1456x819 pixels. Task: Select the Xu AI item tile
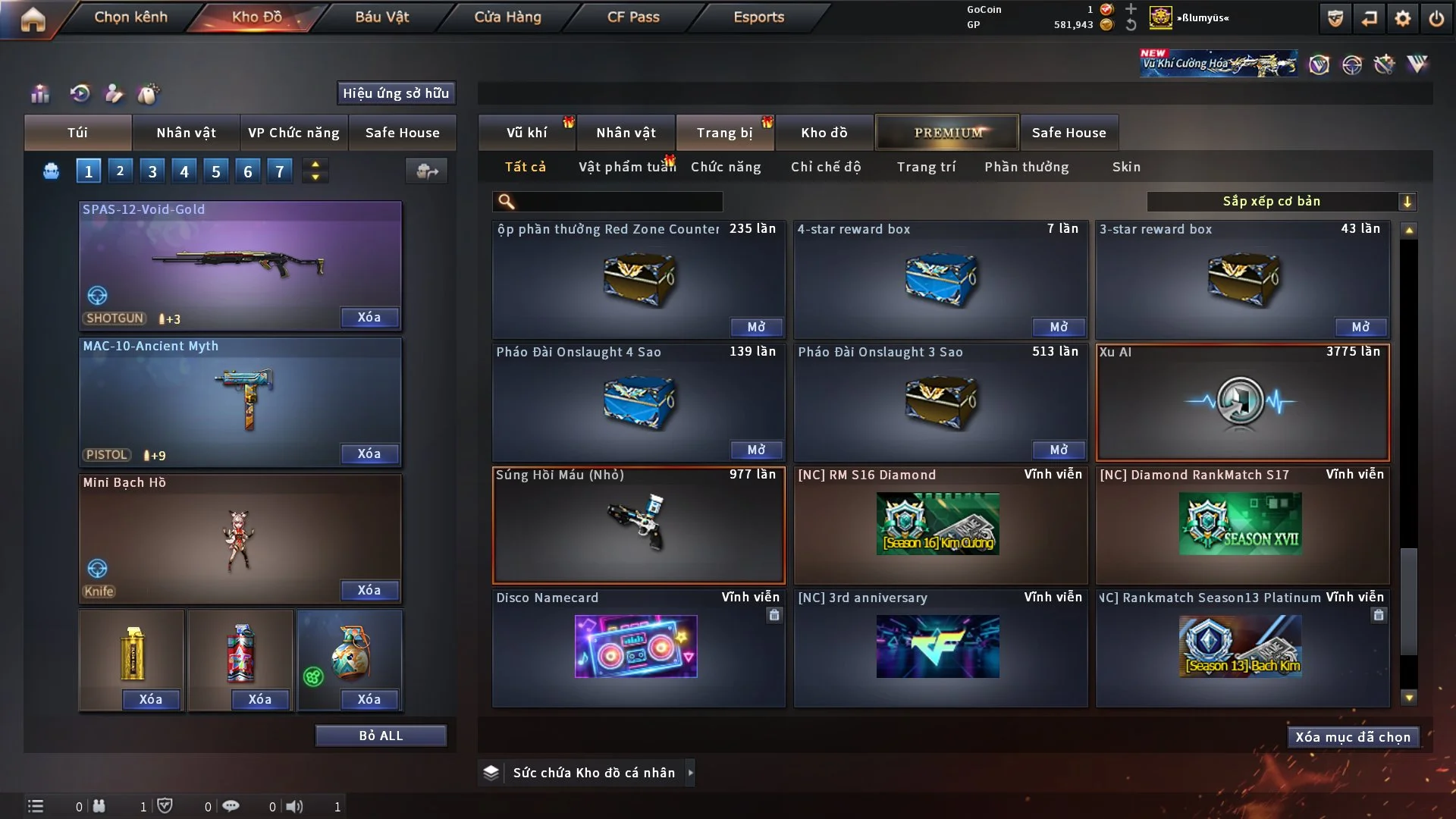pos(1242,402)
